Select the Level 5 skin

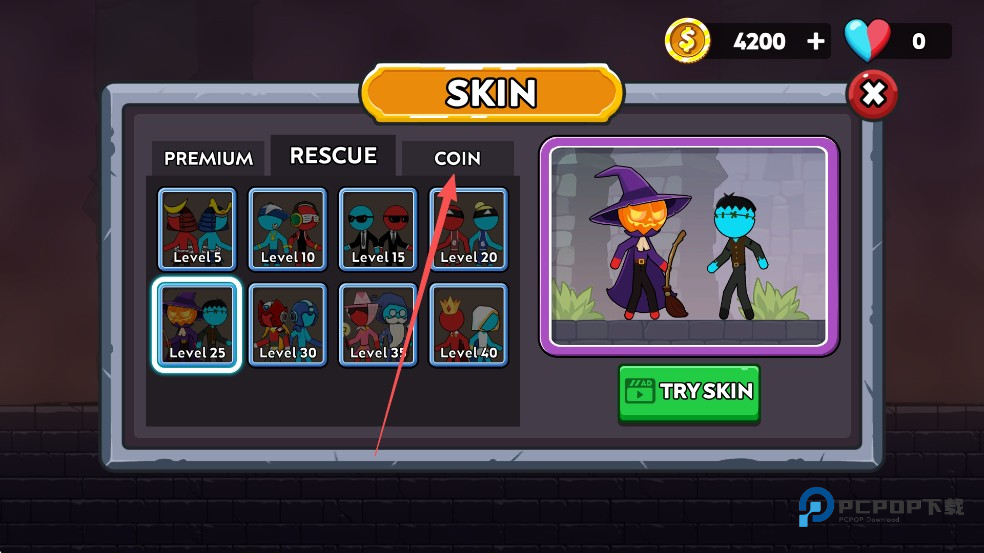point(197,229)
